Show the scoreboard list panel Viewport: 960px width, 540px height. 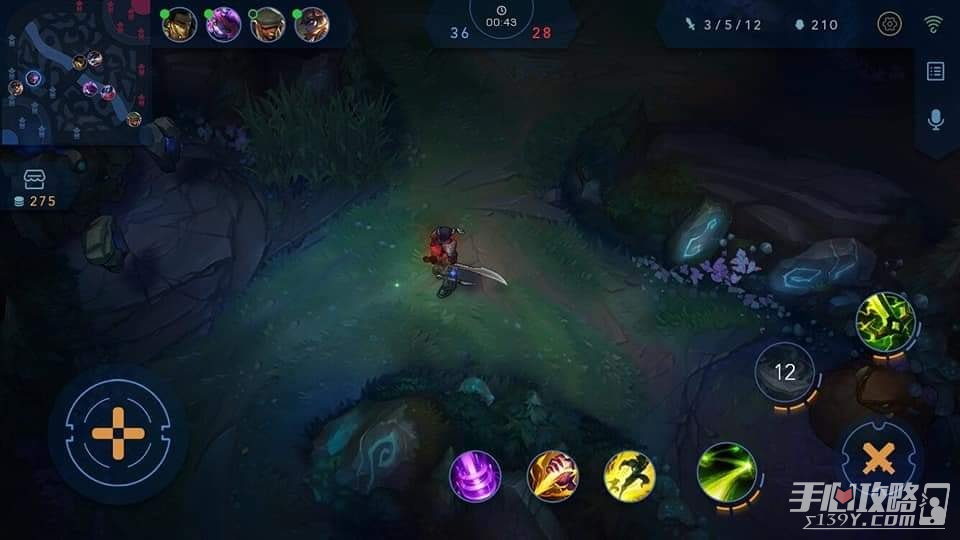pos(936,71)
